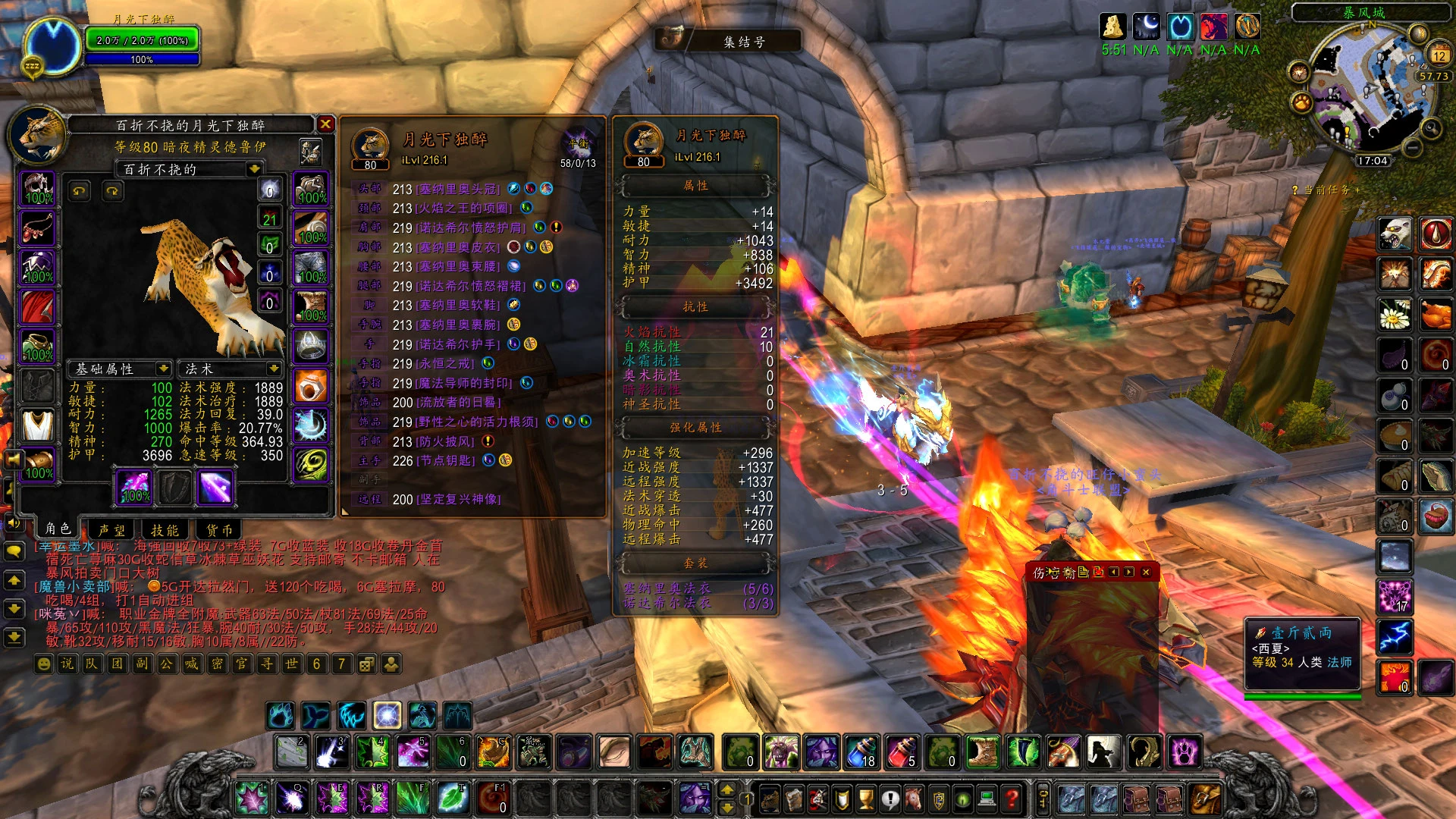
Task: Switch chat to the 世 world channel
Action: click(291, 664)
